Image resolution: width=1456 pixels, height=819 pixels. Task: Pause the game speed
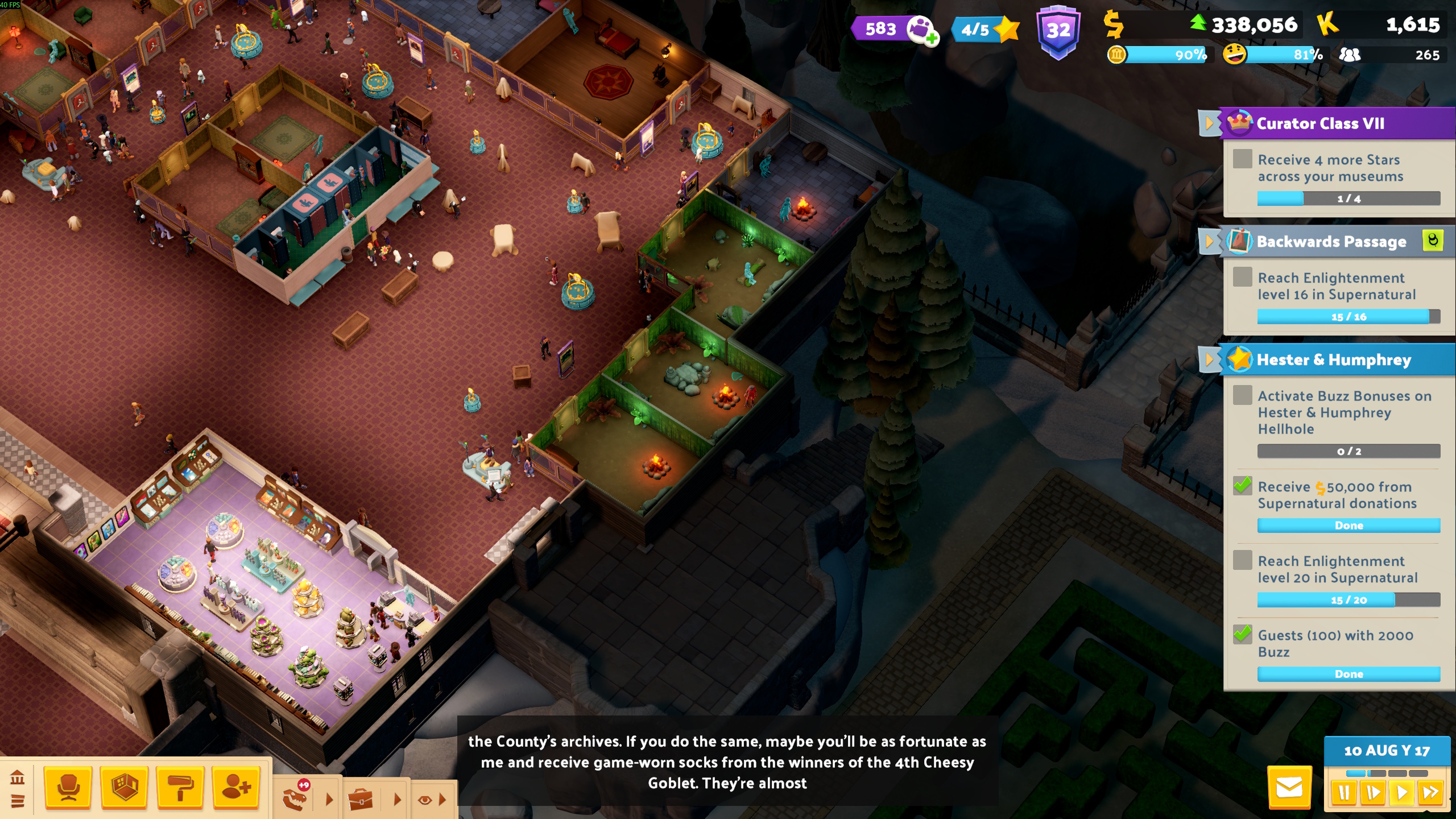point(1344,792)
